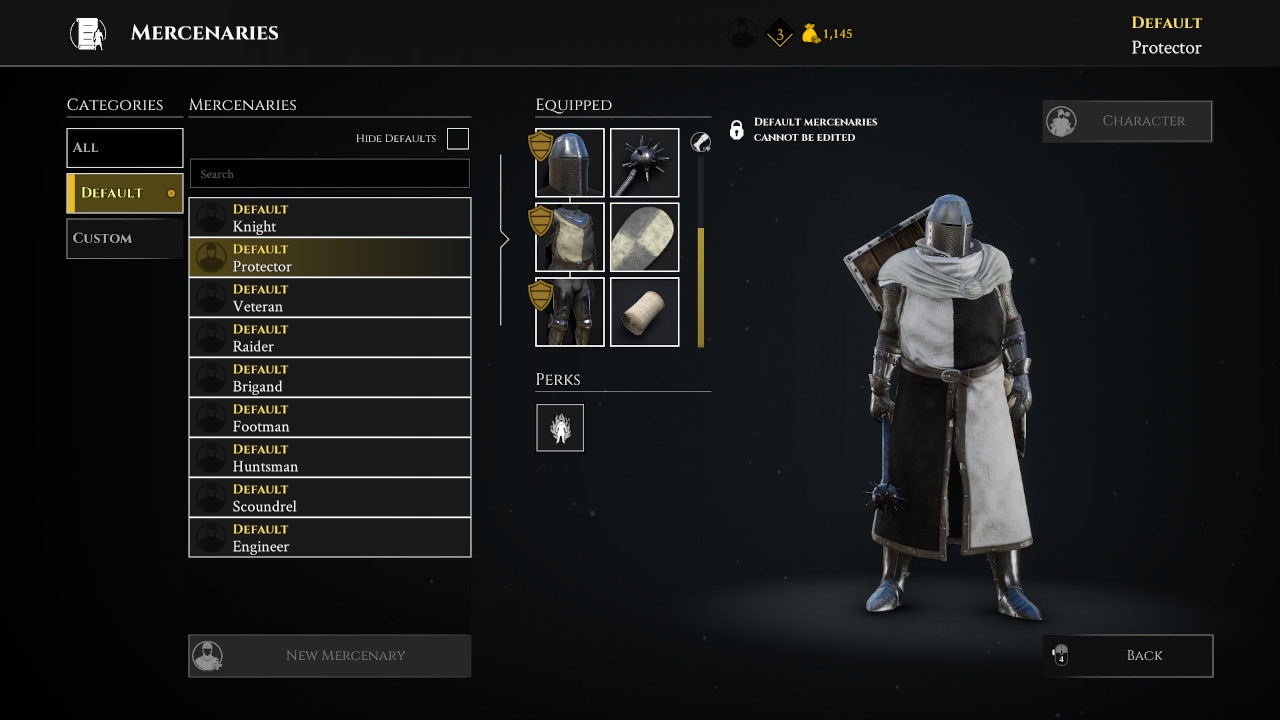Select the equipped helmet slot
This screenshot has height=720, width=1280.
tap(570, 163)
